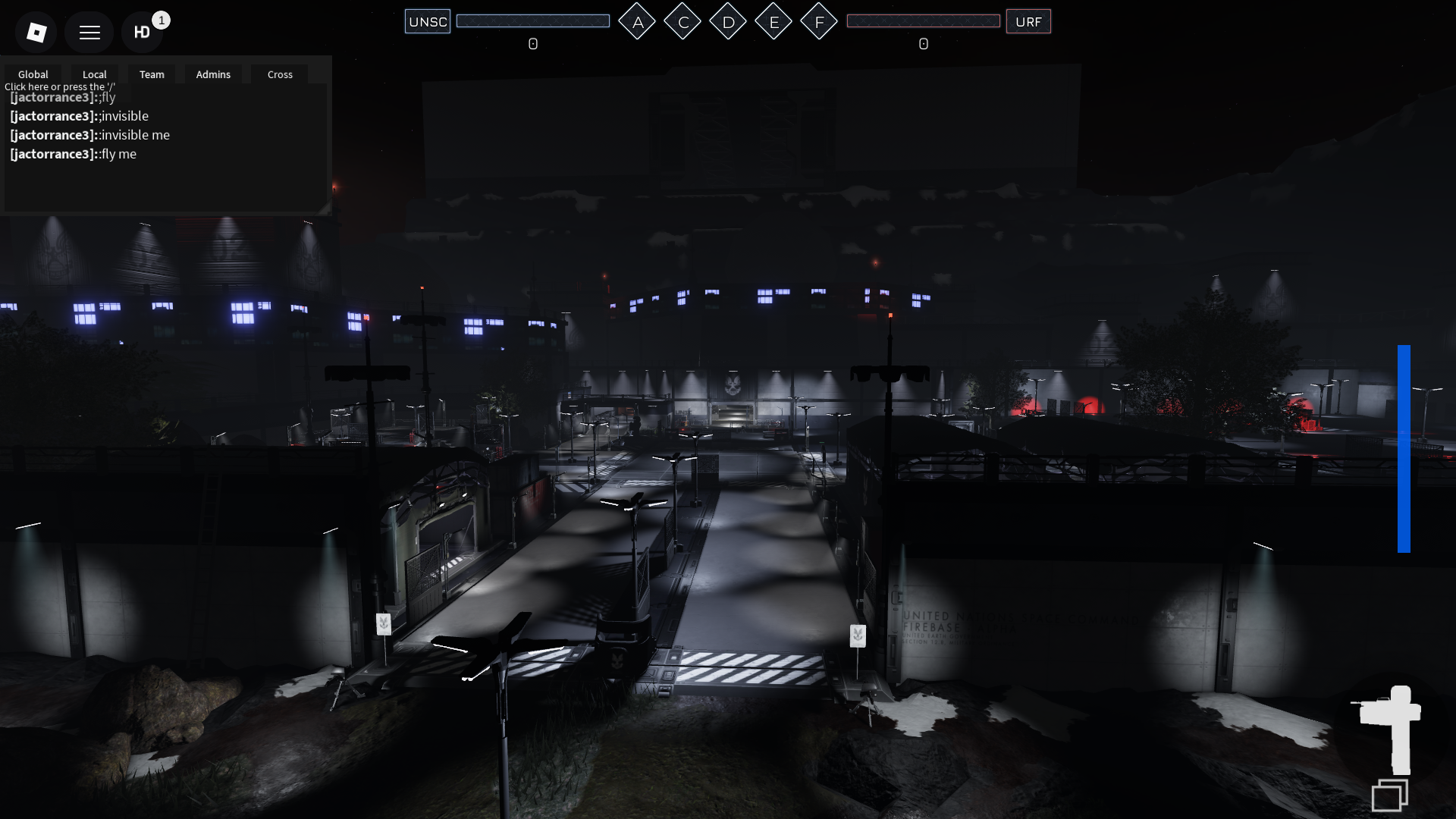Open the hamburger chat menu
This screenshot has width=1456, height=819.
[x=89, y=32]
